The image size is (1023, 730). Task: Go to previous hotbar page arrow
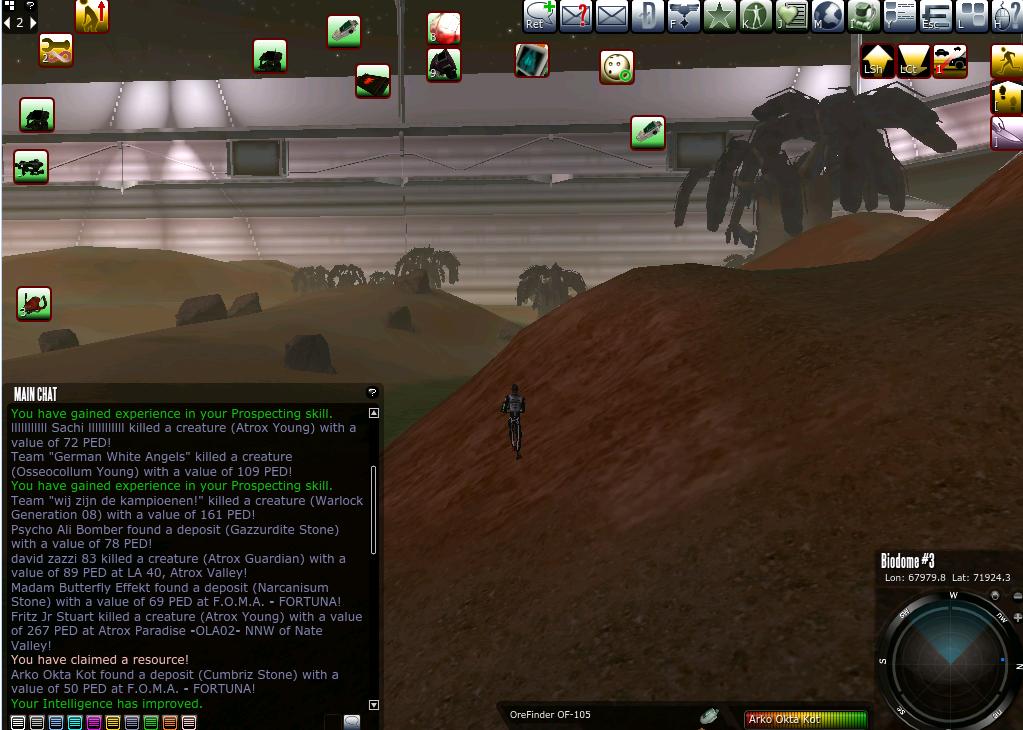pyautogui.click(x=7, y=23)
